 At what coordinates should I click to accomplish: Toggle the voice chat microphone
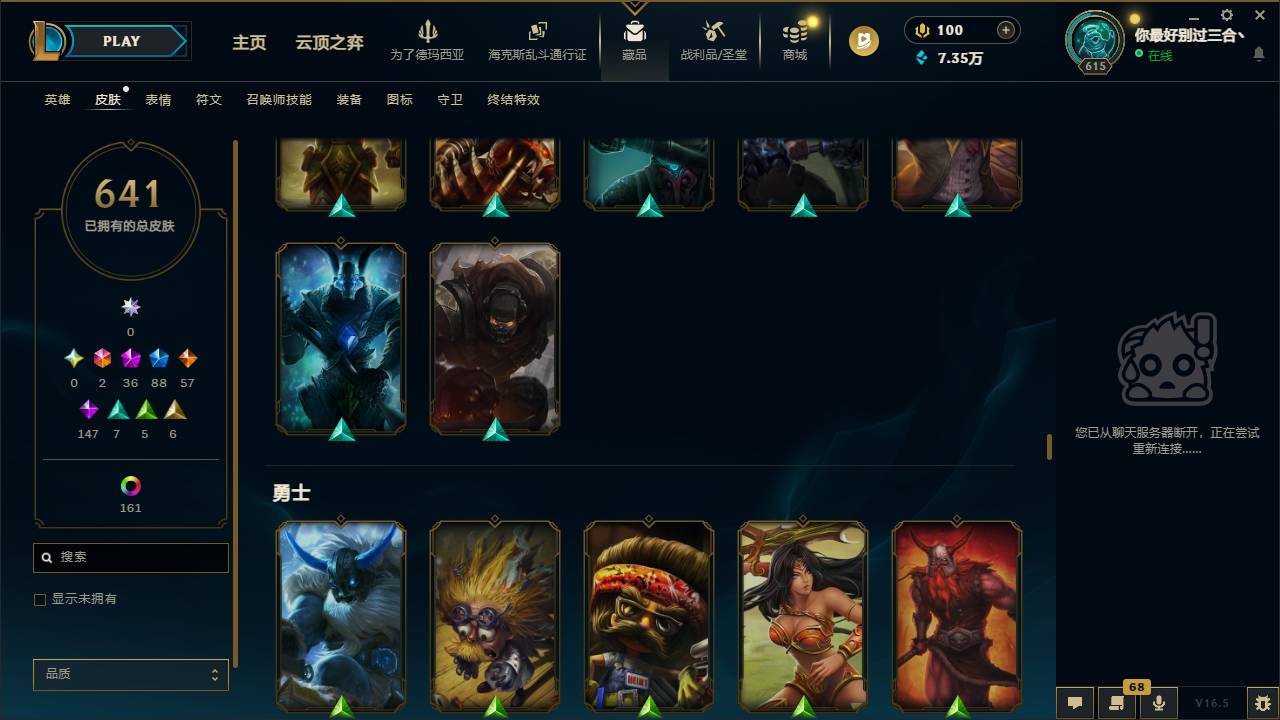point(1159,703)
